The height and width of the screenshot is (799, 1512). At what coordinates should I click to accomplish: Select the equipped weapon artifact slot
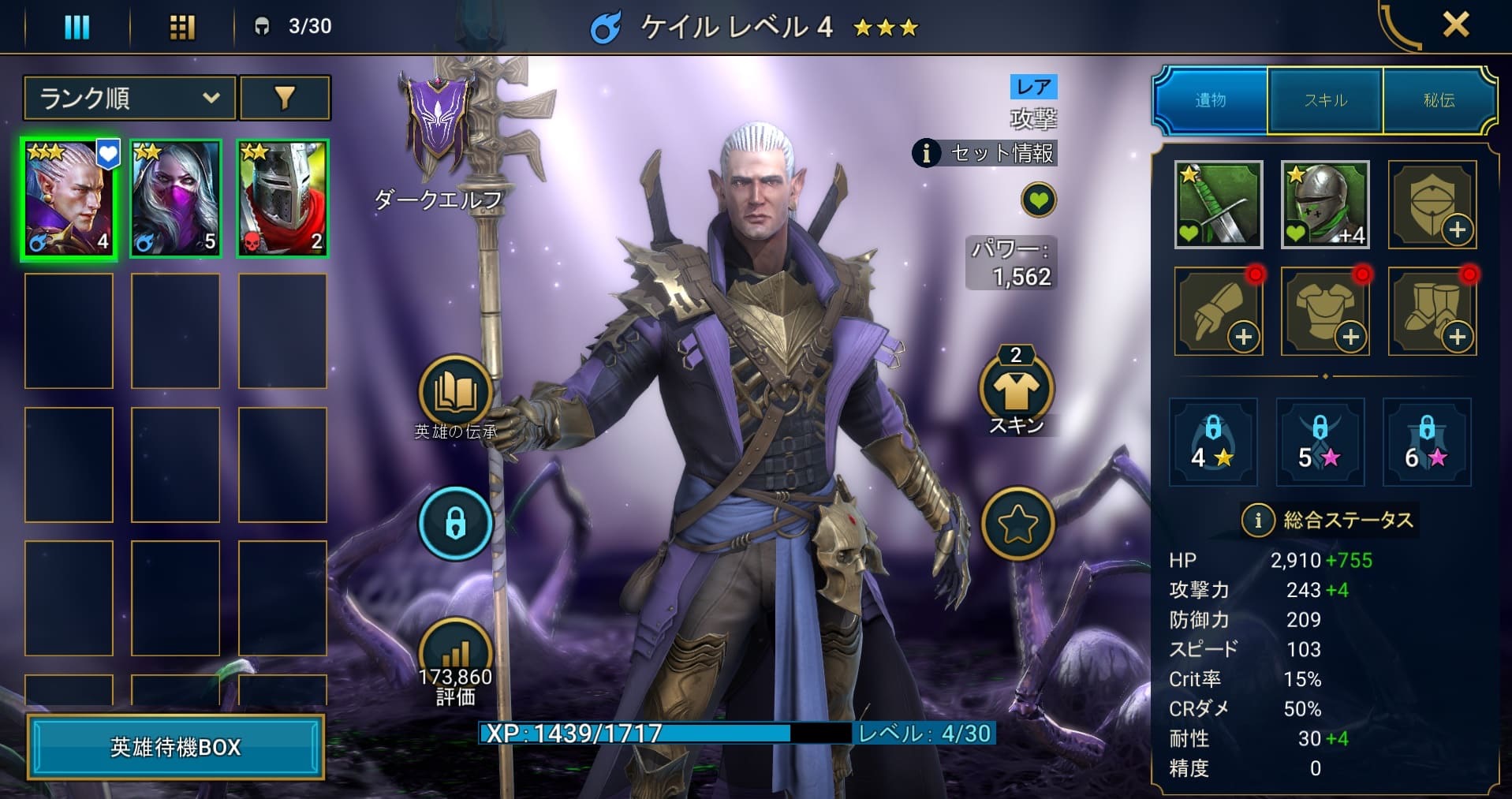point(1218,205)
